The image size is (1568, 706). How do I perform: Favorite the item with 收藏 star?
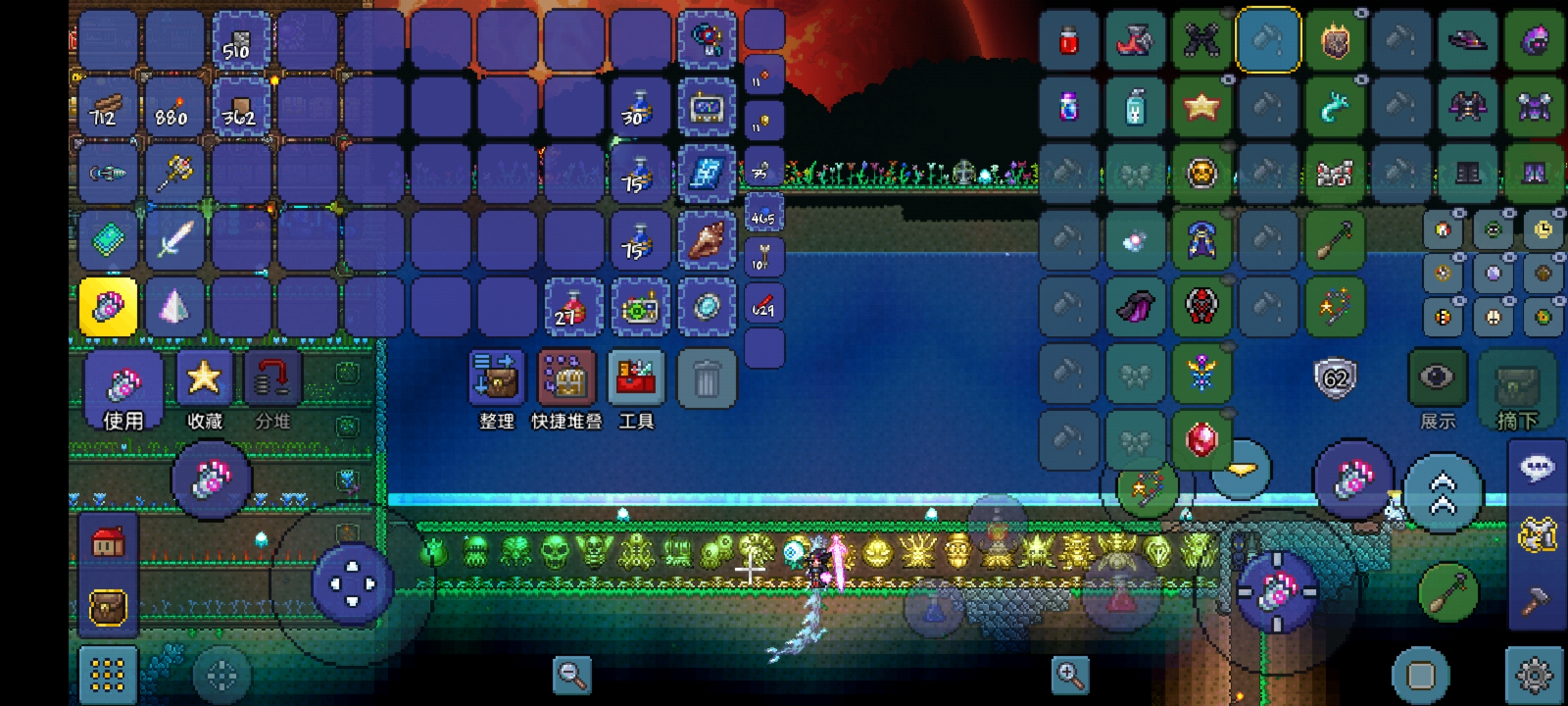click(x=204, y=390)
